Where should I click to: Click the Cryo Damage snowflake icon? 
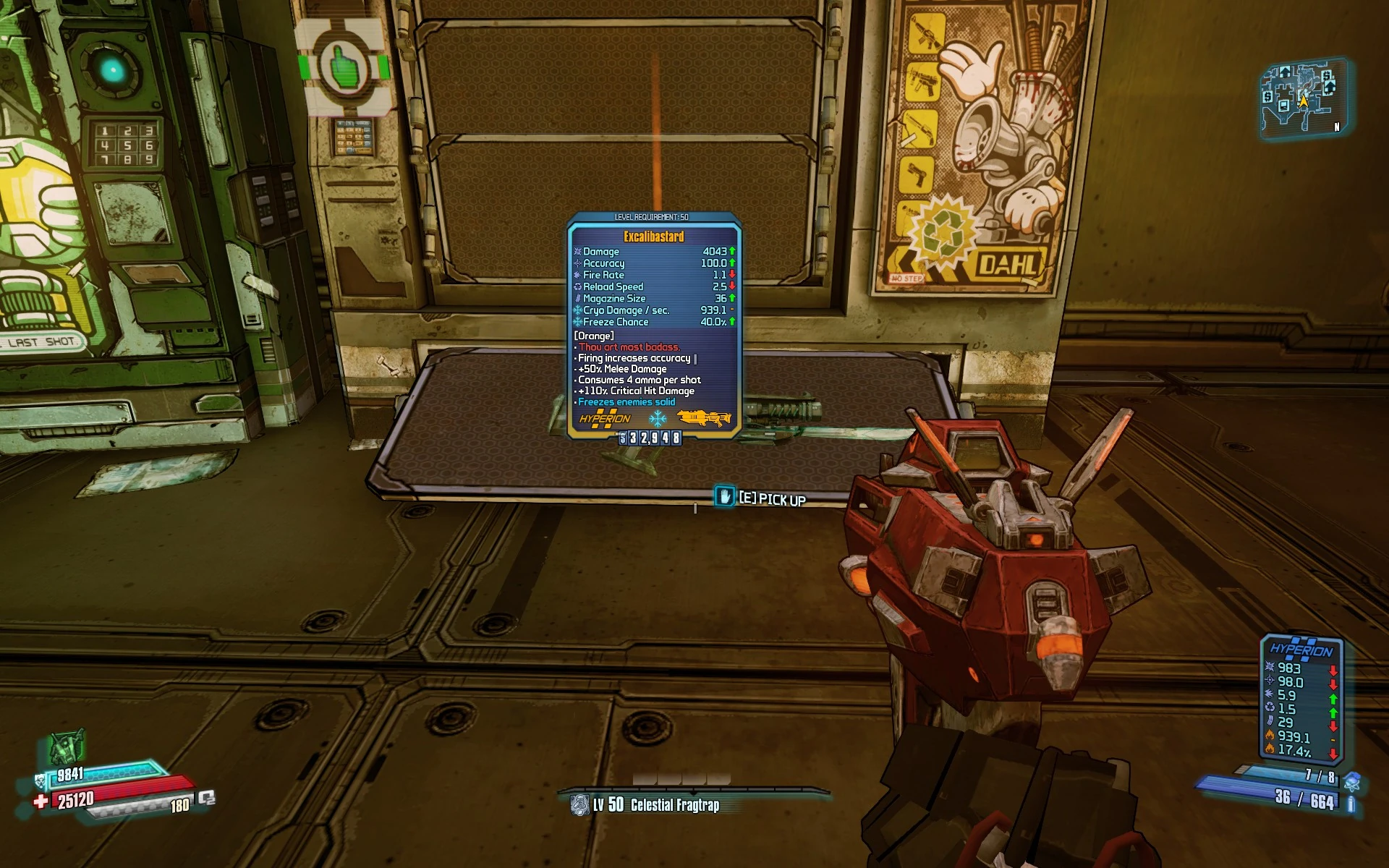[x=577, y=310]
